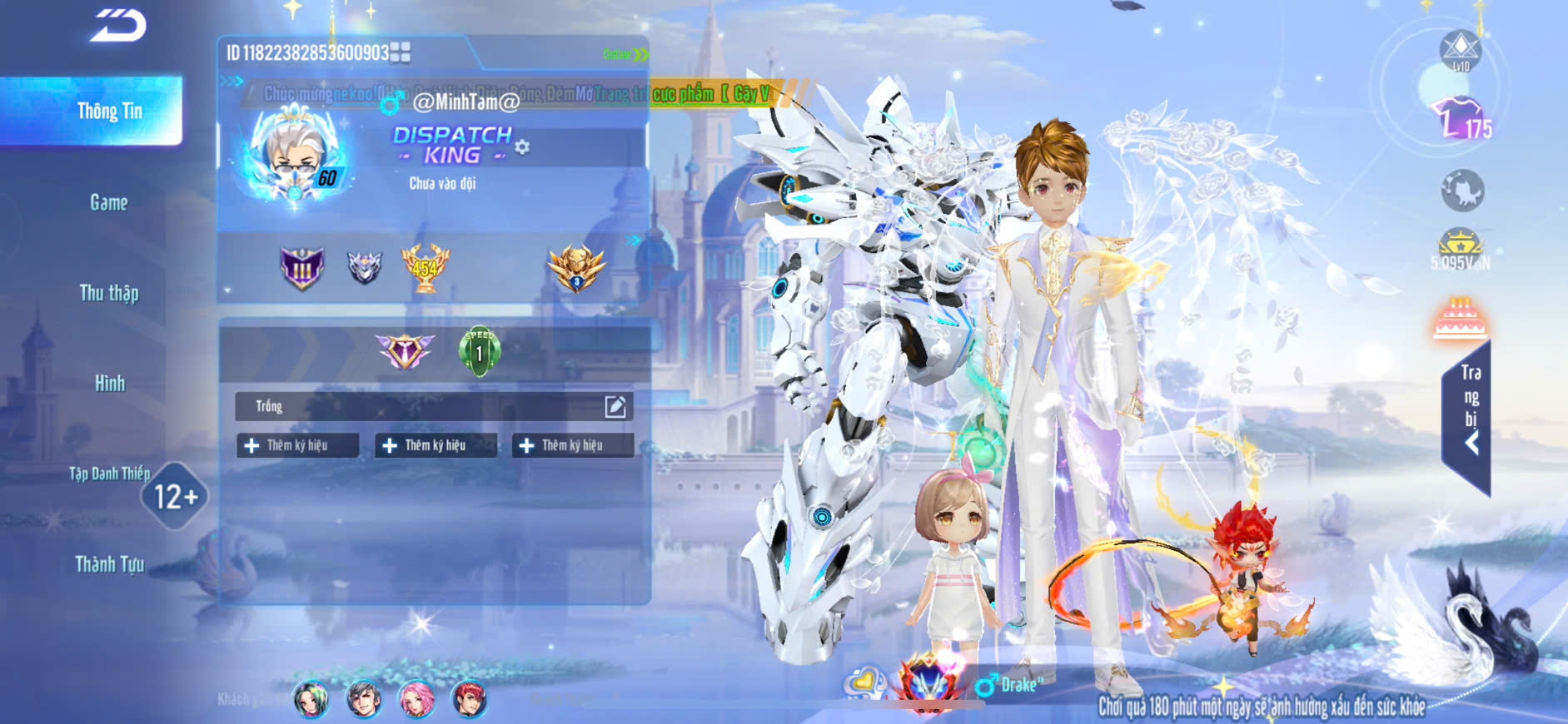Open the title settings gear icon

(522, 147)
